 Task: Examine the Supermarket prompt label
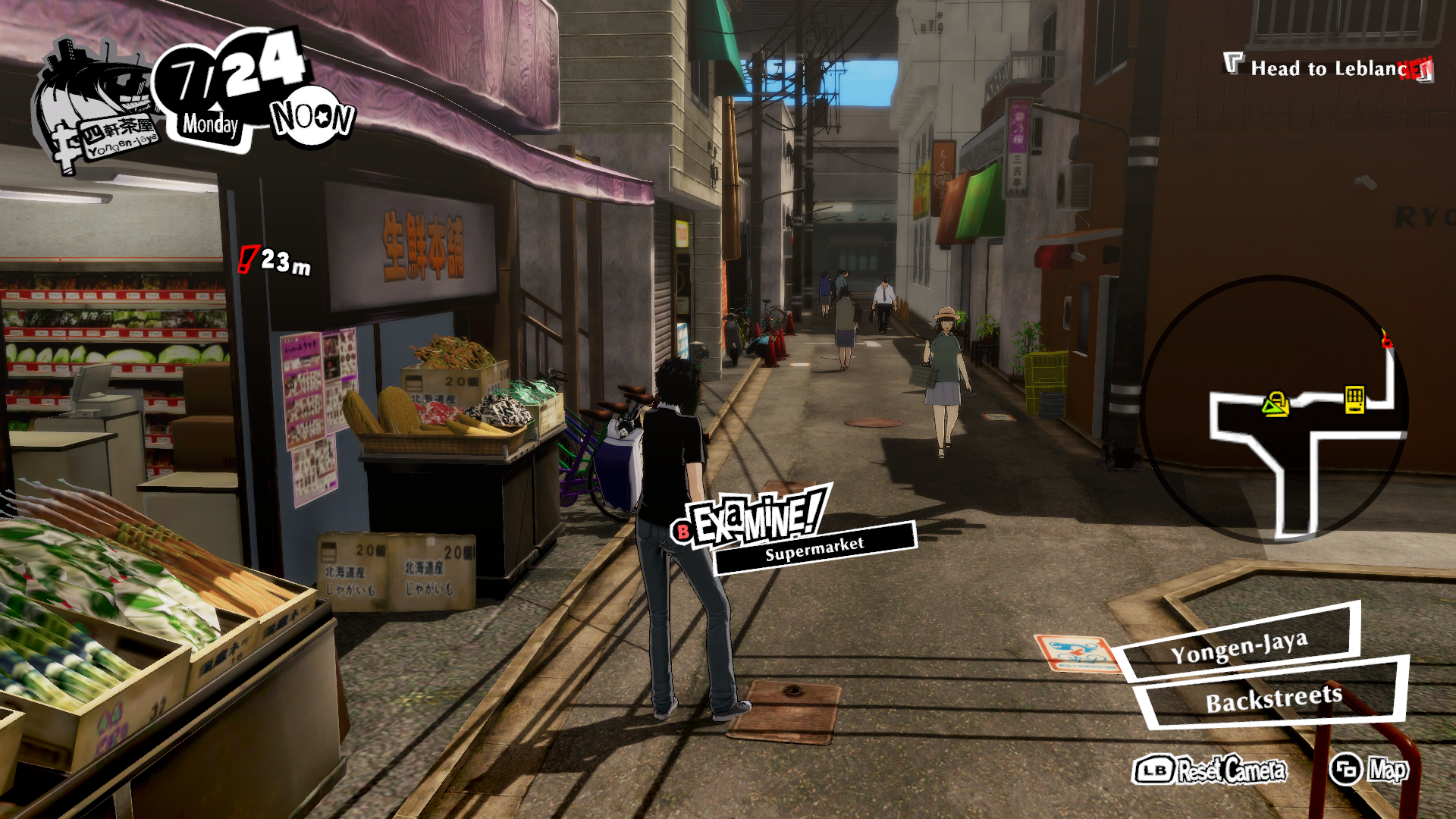tap(814, 548)
